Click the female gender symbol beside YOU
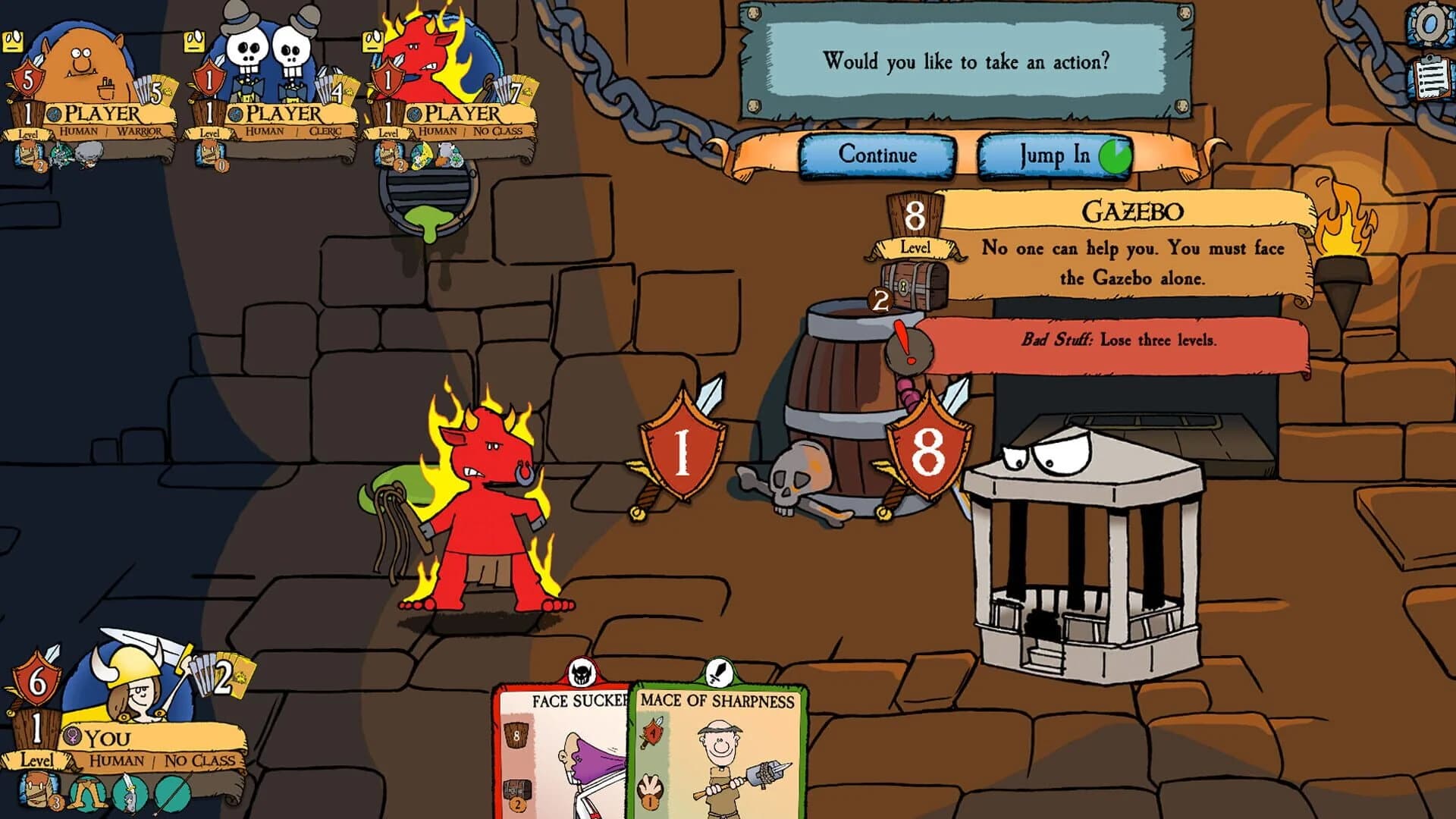1456x819 pixels. (x=73, y=735)
